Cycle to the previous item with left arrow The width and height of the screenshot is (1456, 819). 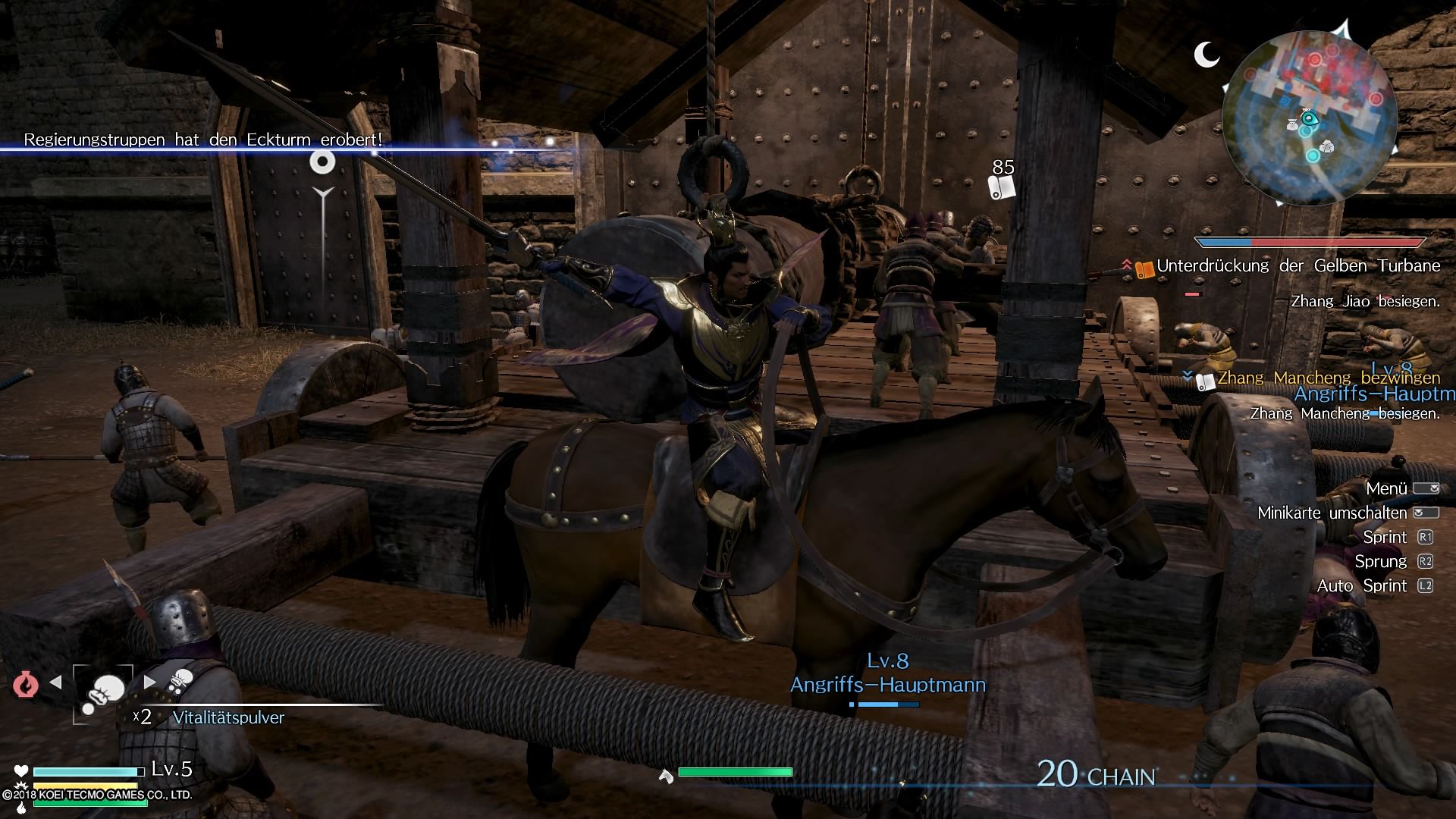(x=55, y=682)
